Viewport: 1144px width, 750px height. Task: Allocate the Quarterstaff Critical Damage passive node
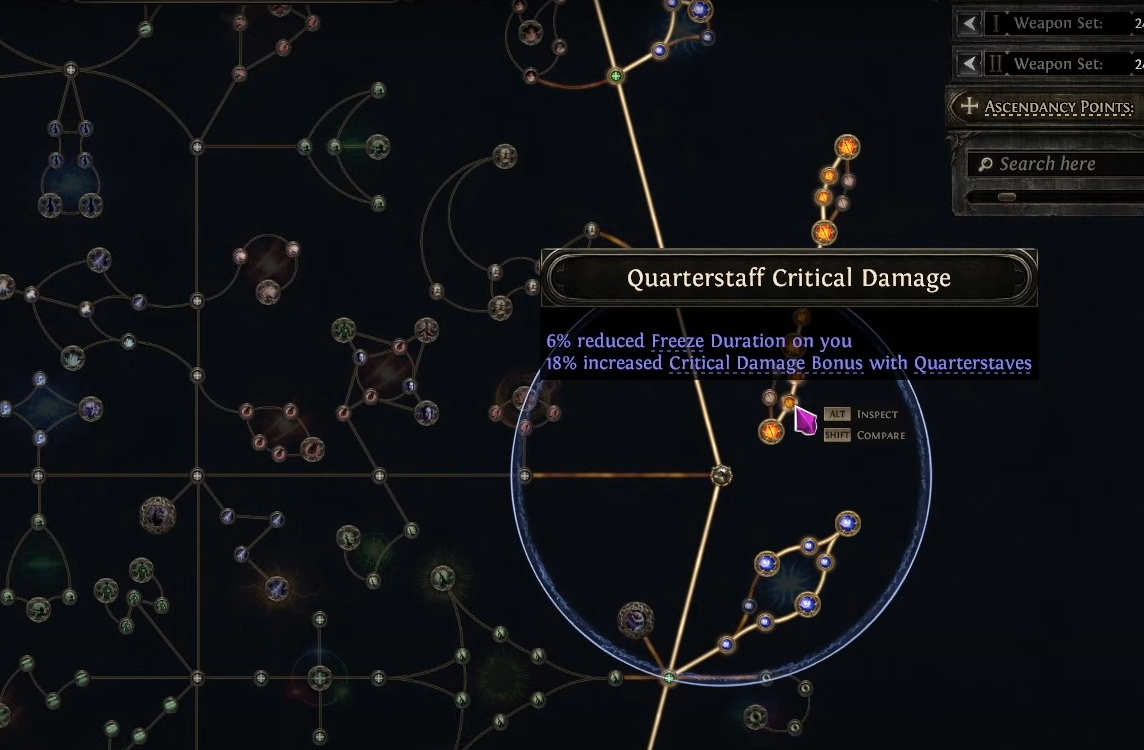click(789, 402)
